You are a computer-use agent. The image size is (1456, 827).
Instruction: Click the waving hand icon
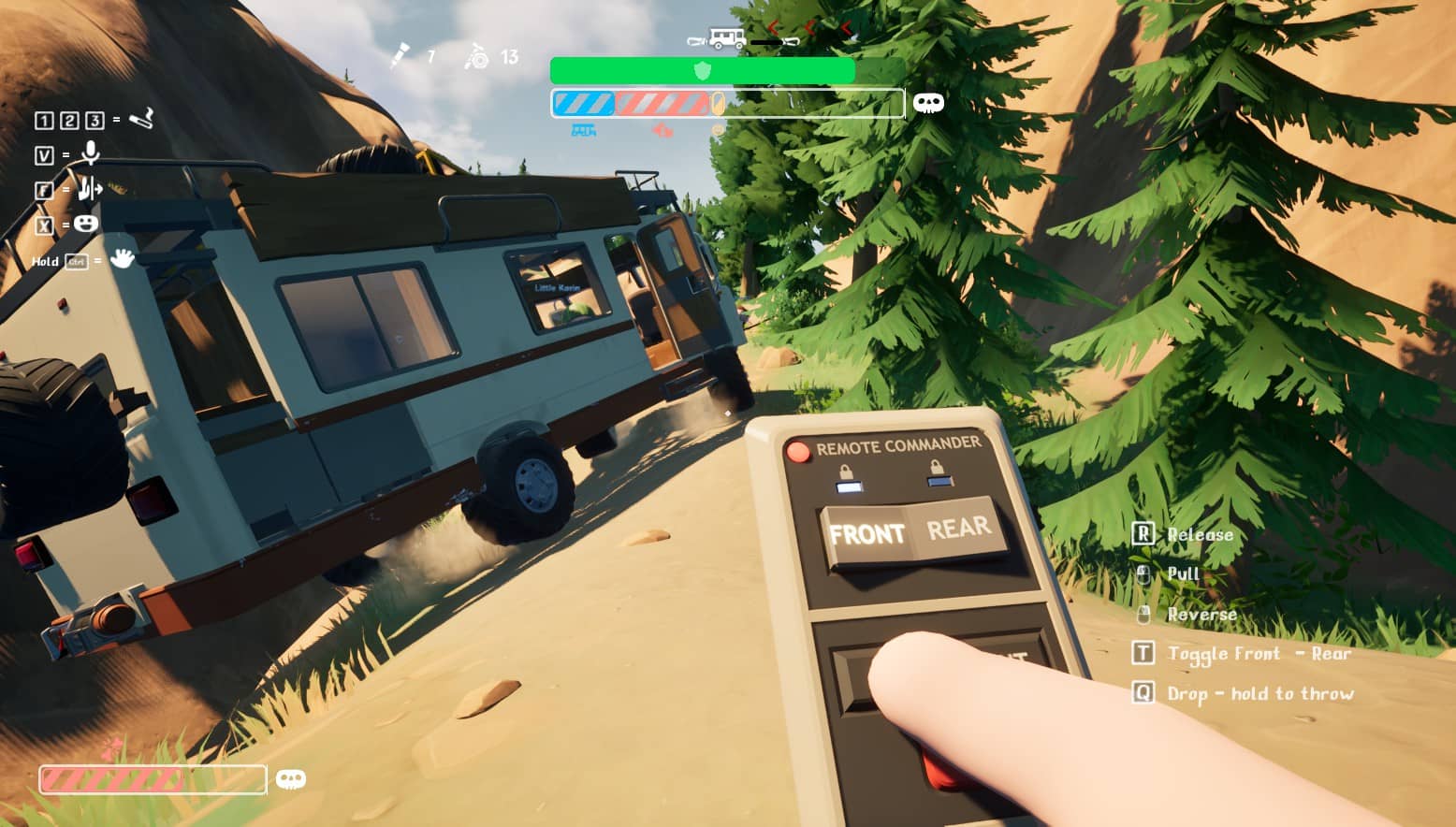tap(122, 258)
